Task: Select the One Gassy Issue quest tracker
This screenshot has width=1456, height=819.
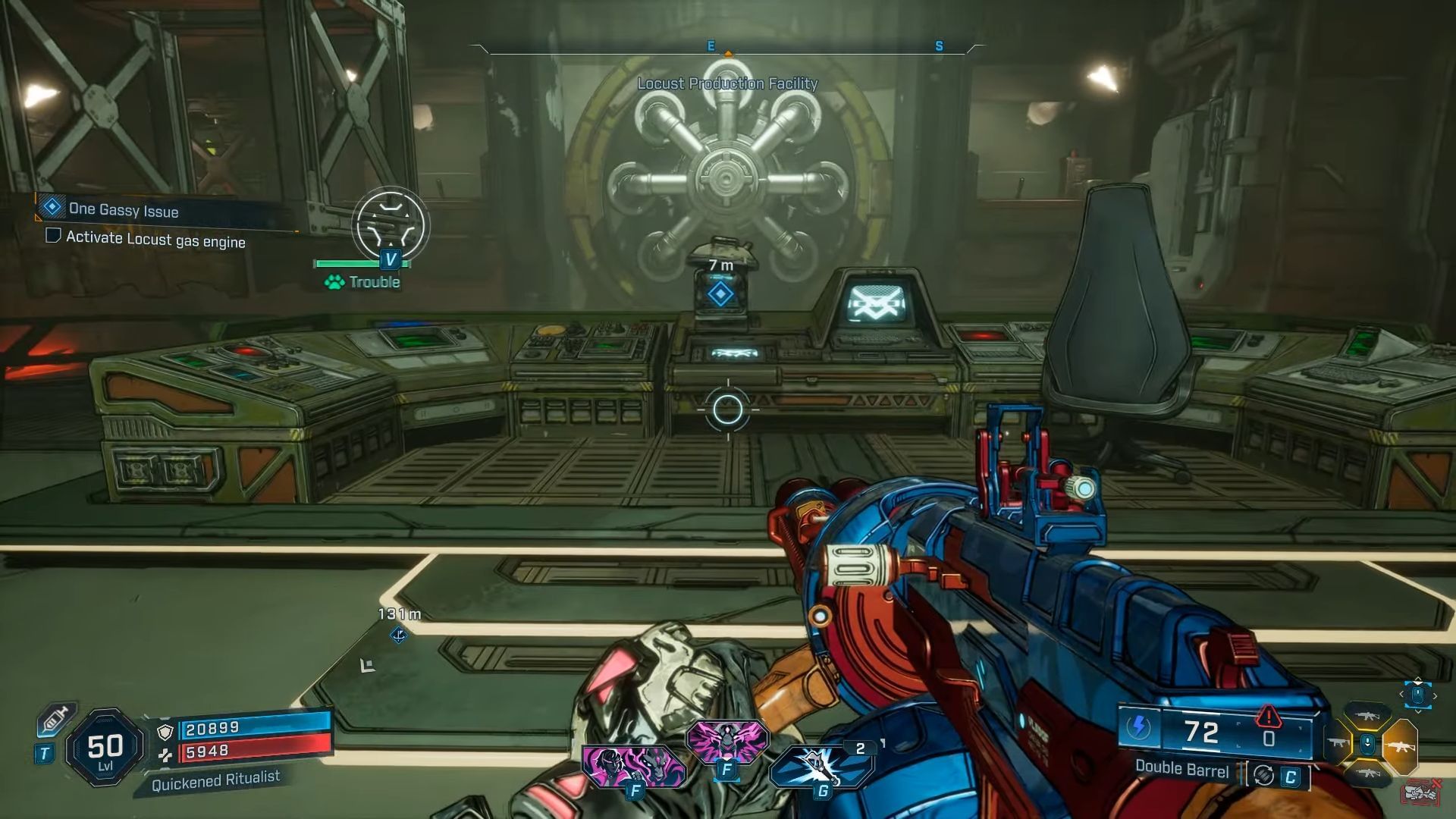Action: click(123, 210)
